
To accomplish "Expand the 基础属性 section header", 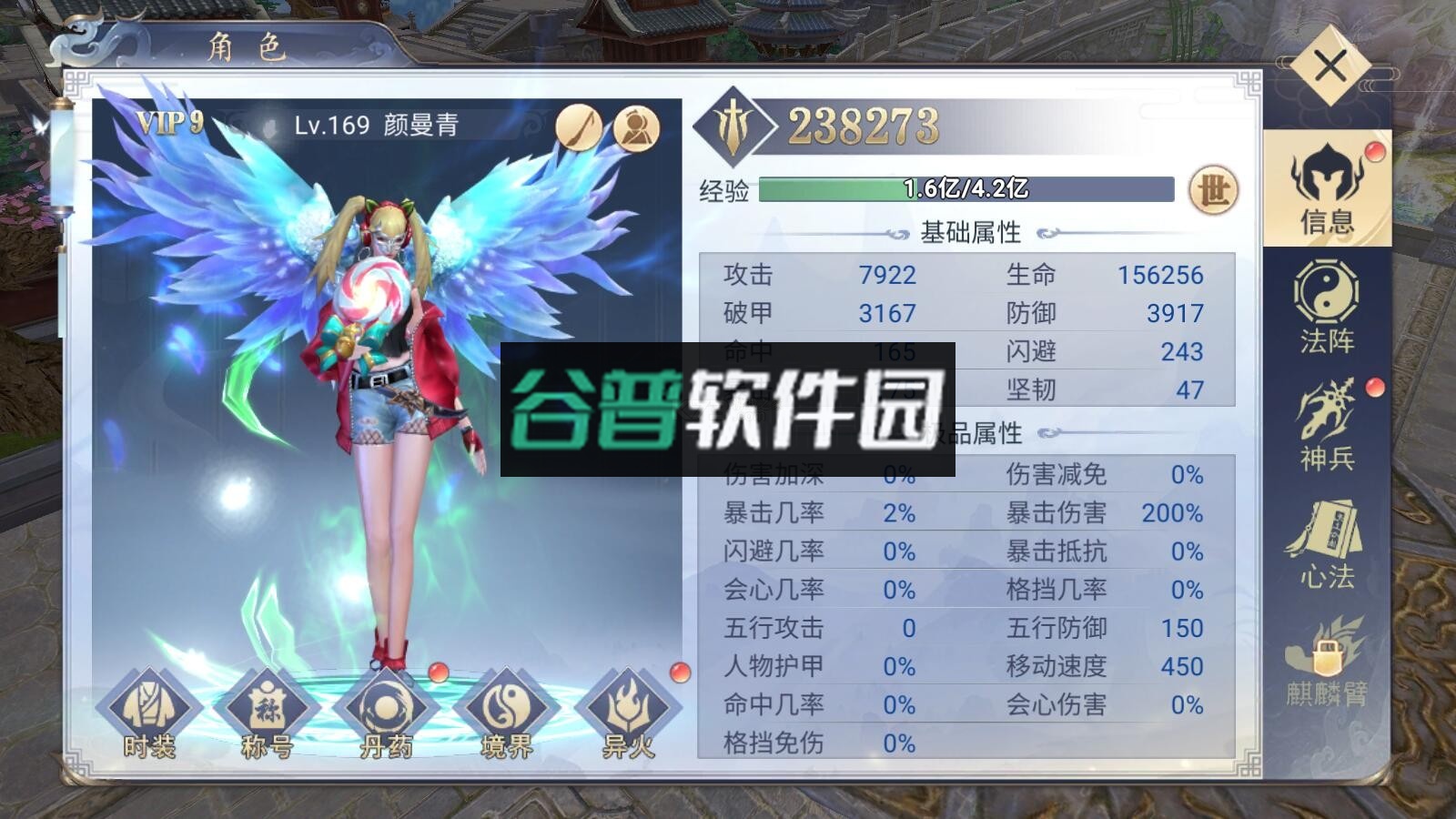I will coord(970,231).
